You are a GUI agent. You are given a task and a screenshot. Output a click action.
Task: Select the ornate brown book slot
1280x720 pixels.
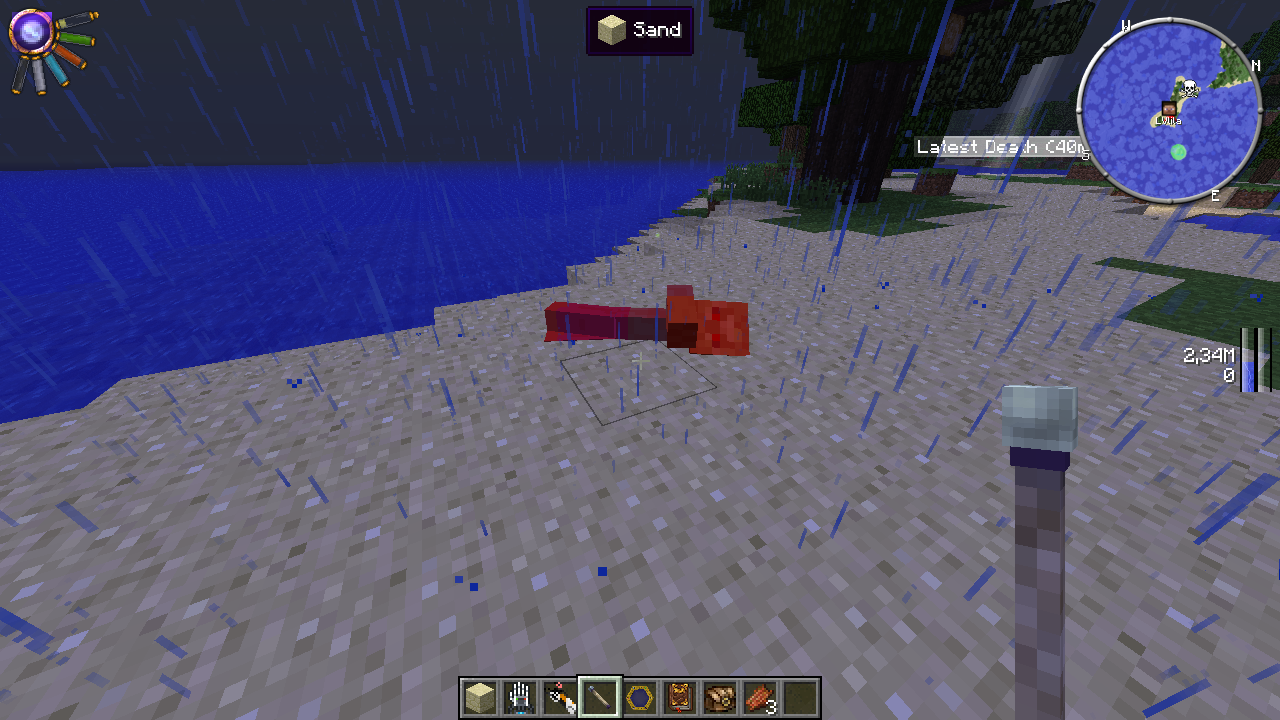pyautogui.click(x=680, y=697)
